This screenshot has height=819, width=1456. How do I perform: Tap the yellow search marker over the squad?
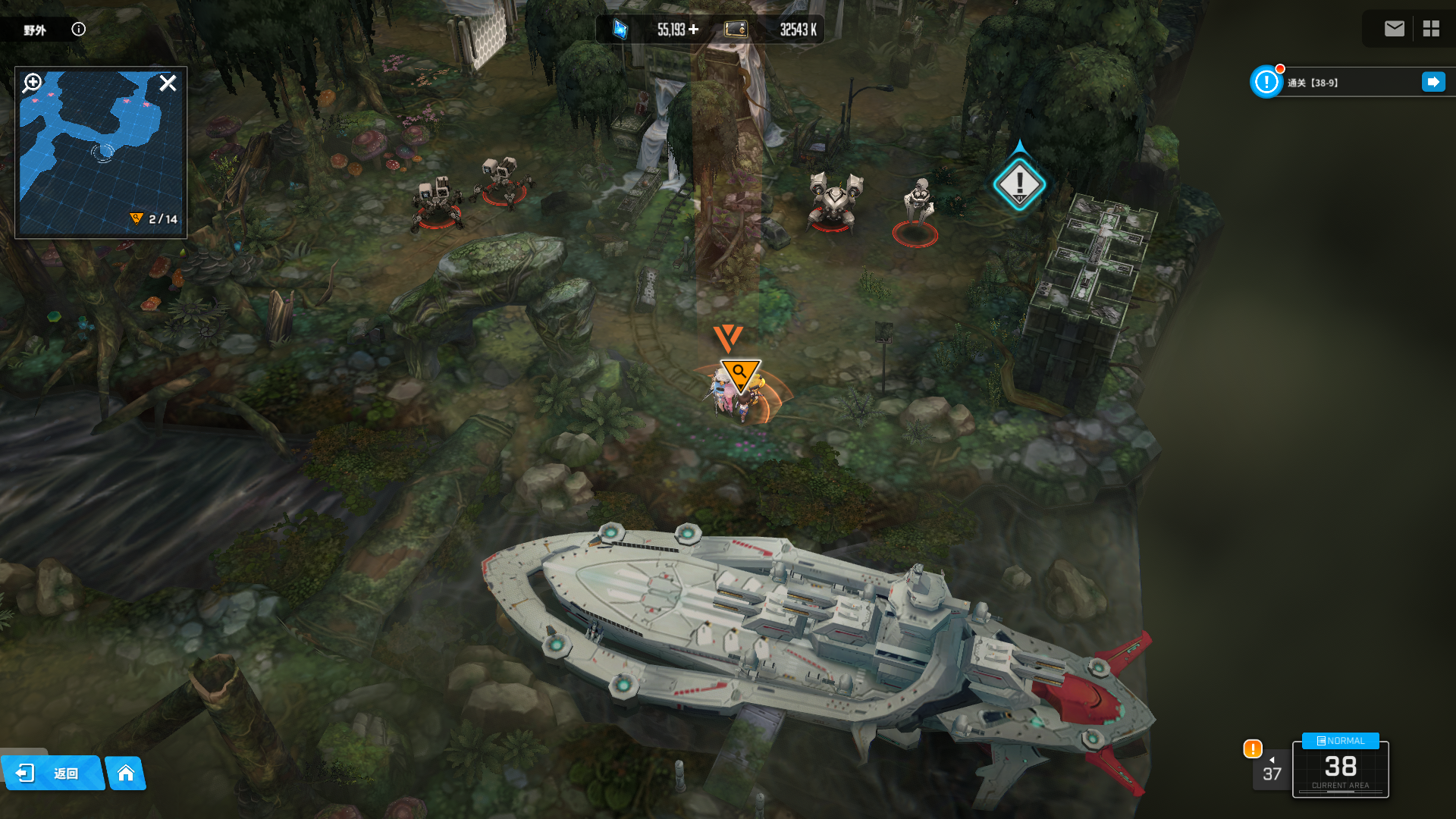[739, 373]
